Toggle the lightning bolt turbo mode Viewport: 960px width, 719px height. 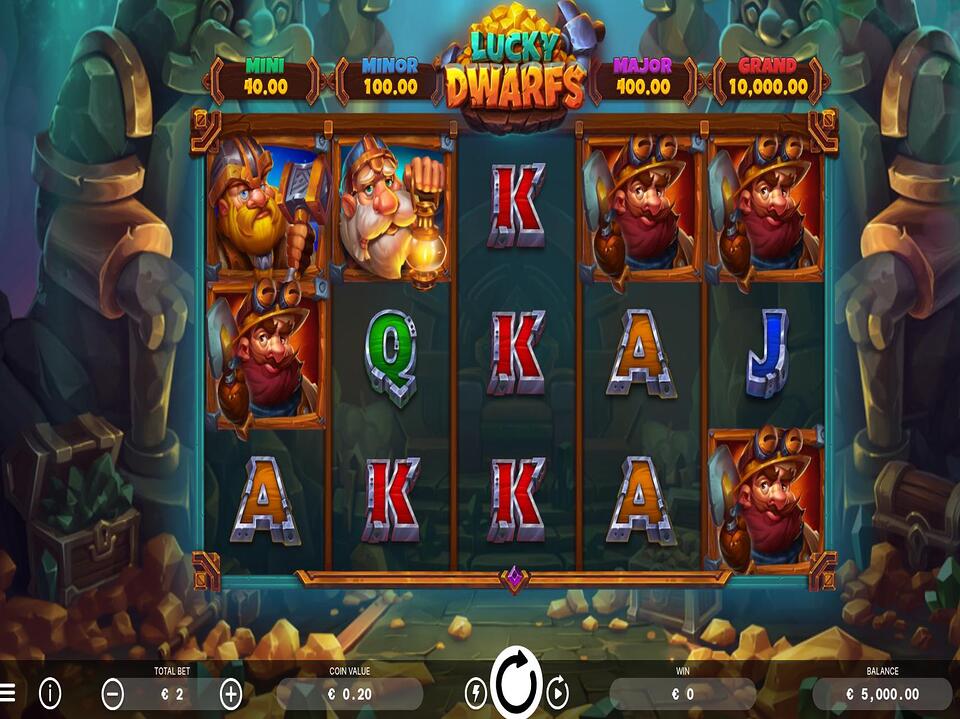(476, 692)
